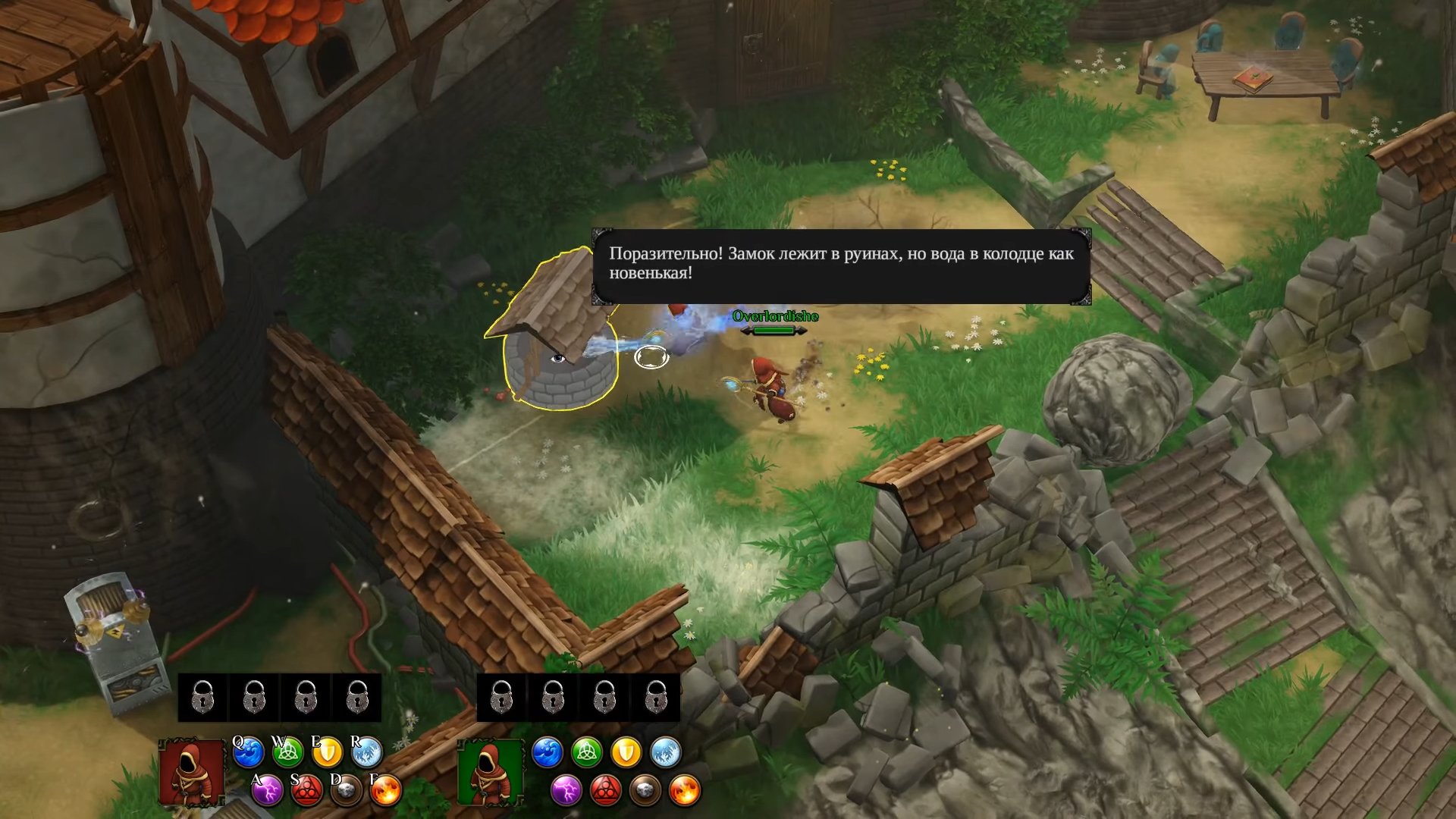This screenshot has width=1456, height=819.
Task: Choose the green wizard's Life element
Action: click(587, 753)
